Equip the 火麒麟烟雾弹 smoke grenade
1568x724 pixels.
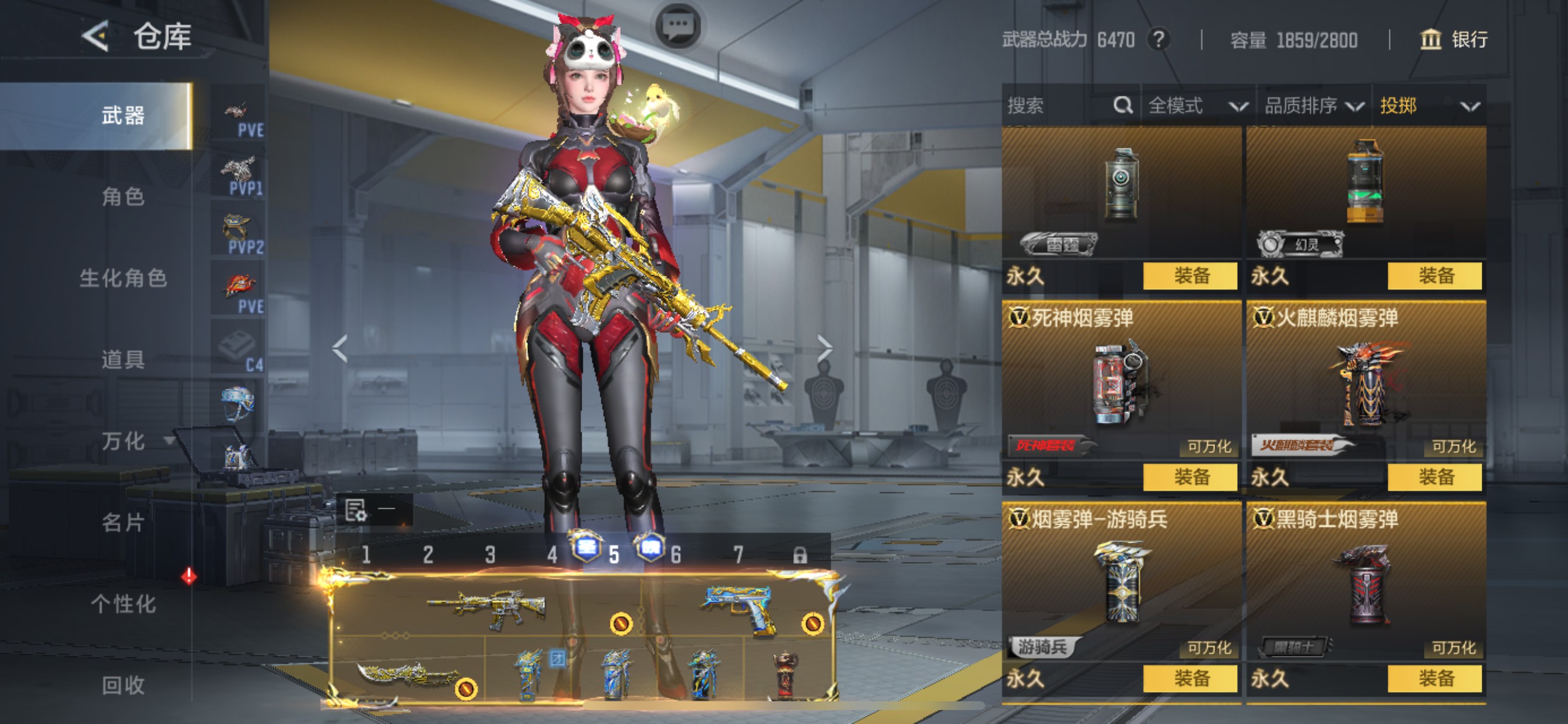pos(1434,477)
